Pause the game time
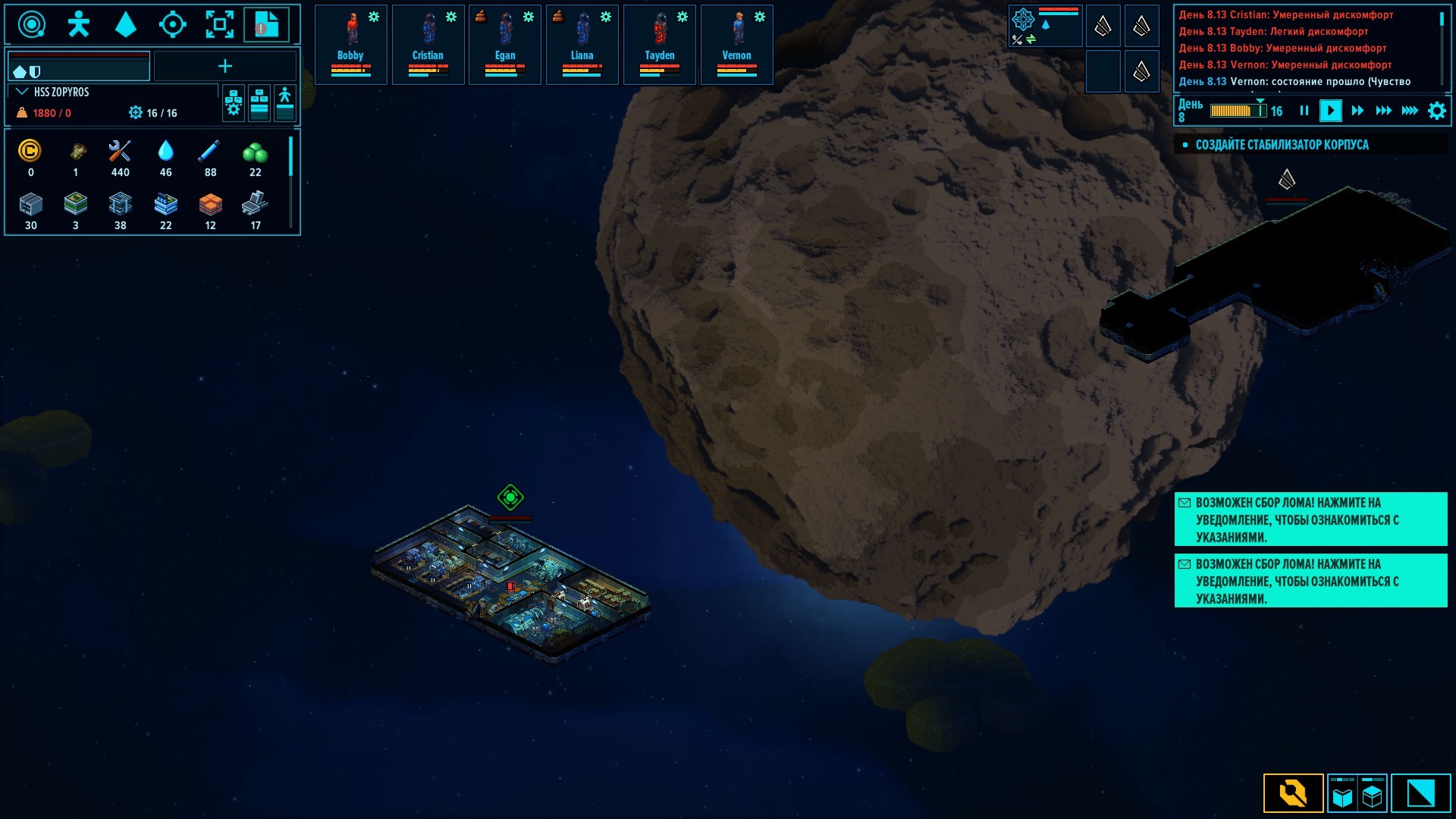1456x819 pixels. click(1304, 111)
